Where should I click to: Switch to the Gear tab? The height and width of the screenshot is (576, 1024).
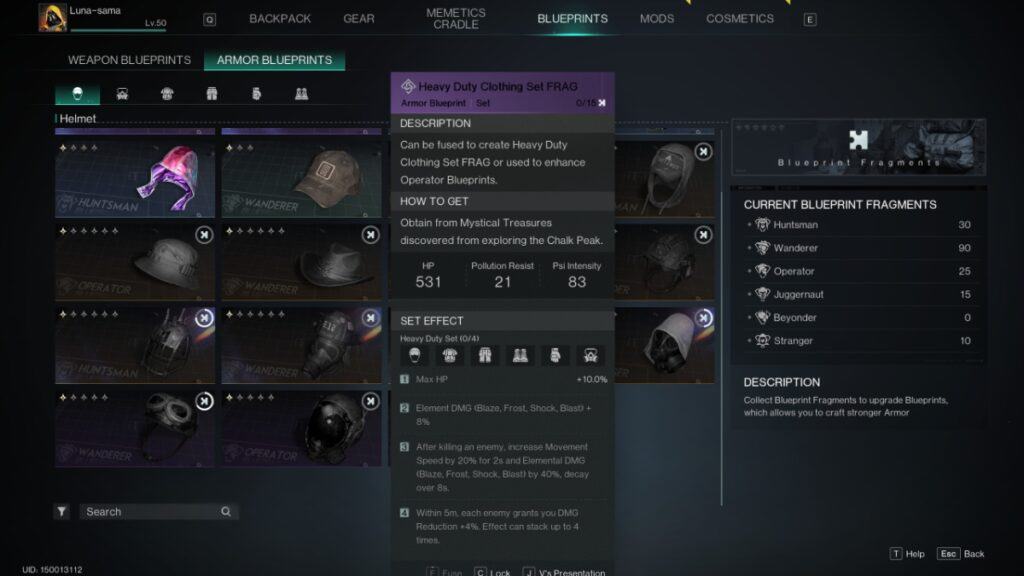(x=359, y=19)
